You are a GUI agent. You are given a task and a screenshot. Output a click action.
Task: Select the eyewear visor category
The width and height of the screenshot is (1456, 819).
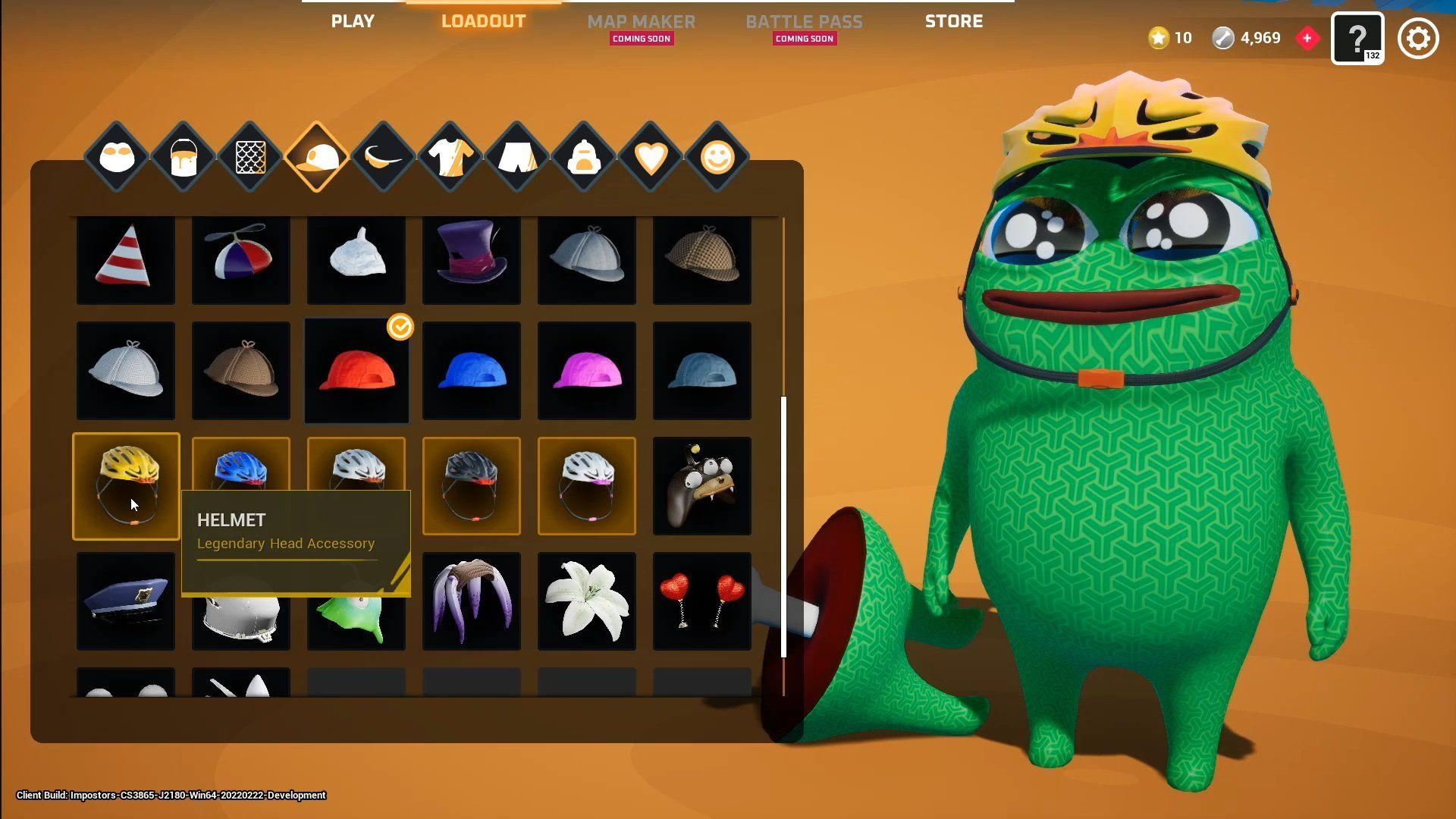click(x=384, y=157)
